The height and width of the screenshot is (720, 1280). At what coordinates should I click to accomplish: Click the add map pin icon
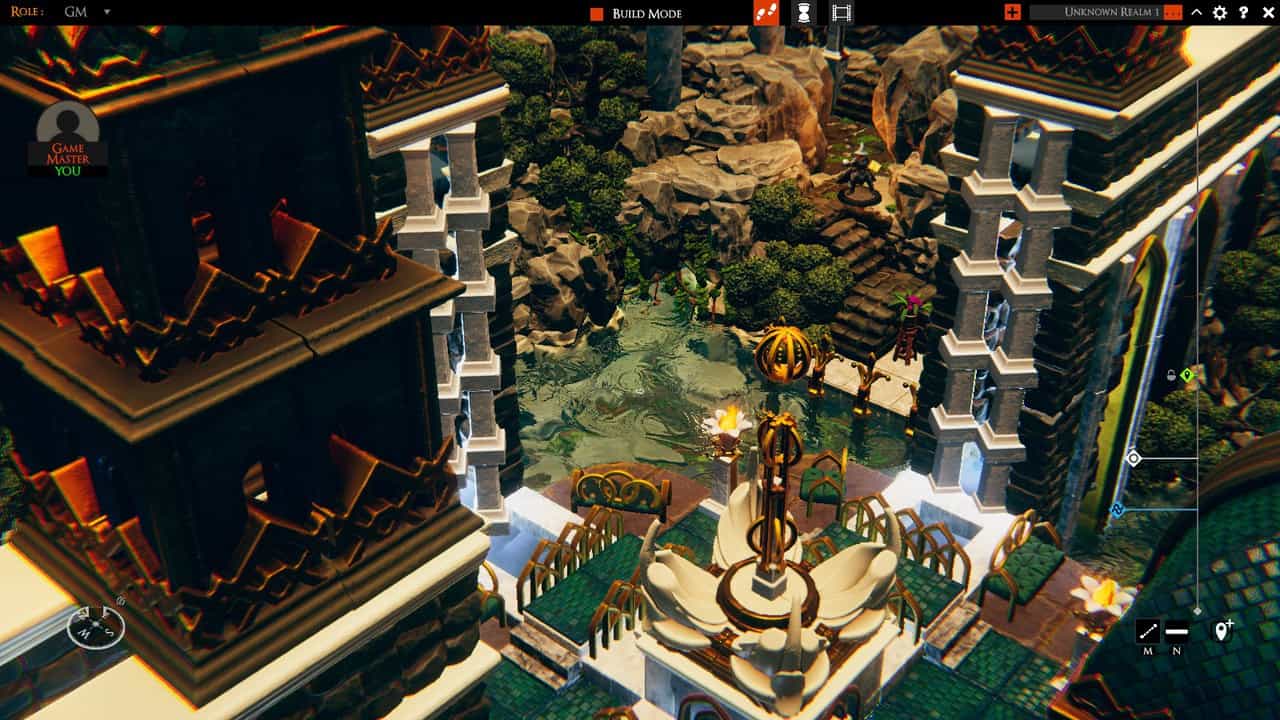[x=1222, y=630]
